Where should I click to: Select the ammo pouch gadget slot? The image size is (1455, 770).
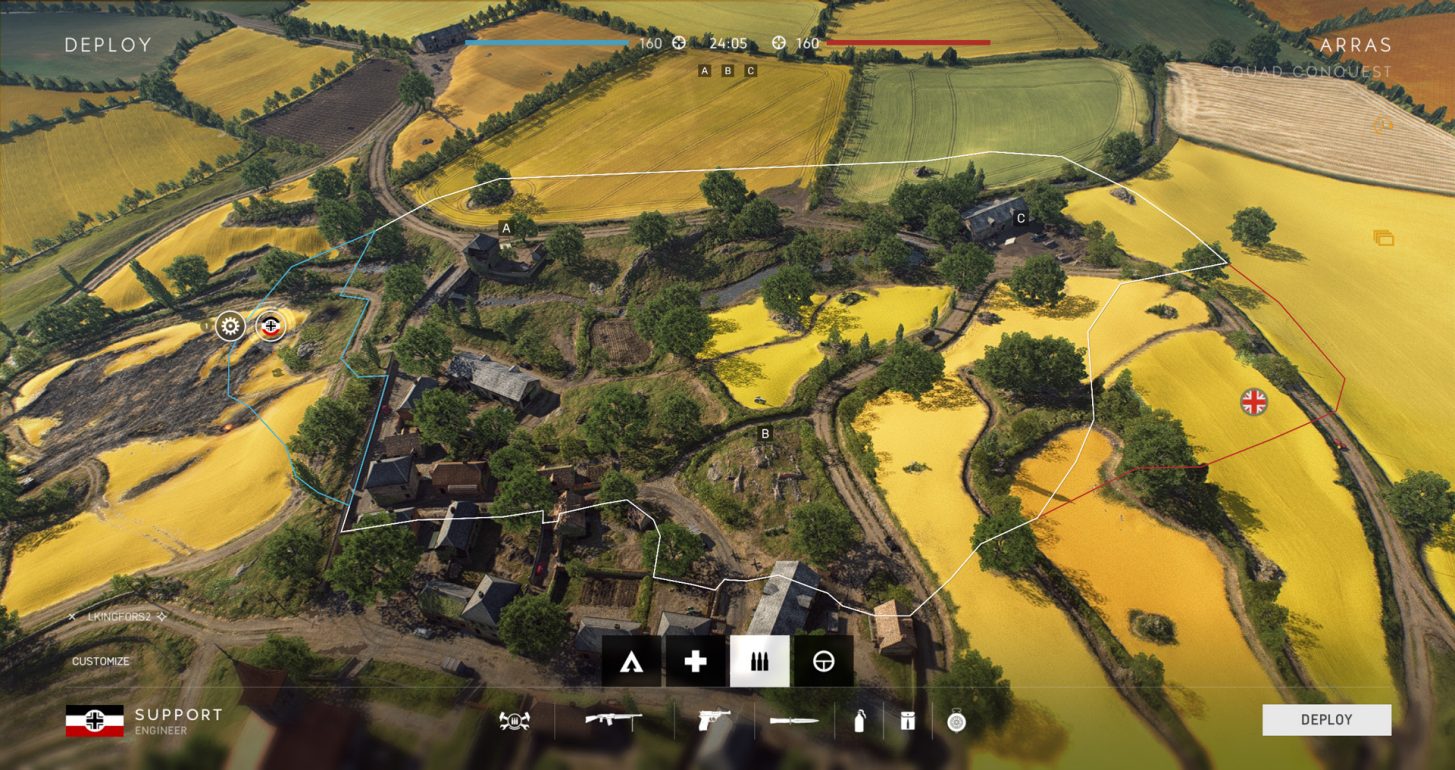tap(907, 720)
